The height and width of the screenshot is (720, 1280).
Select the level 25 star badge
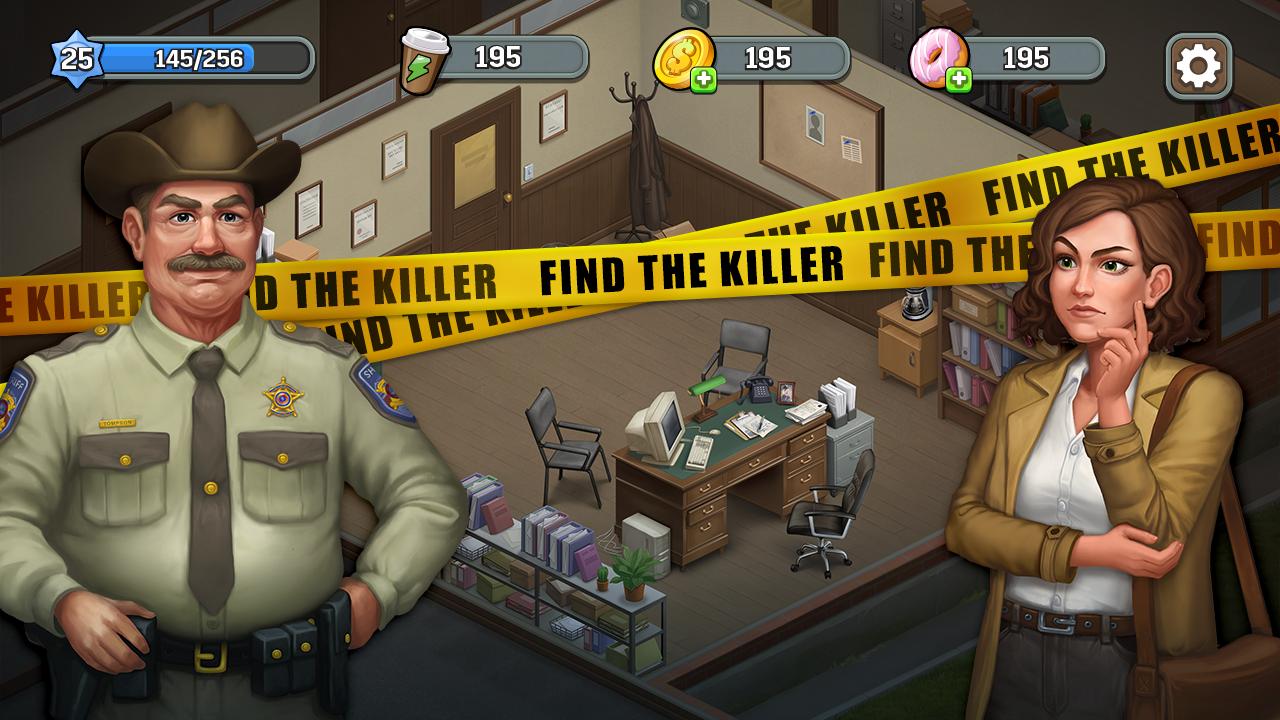pyautogui.click(x=77, y=59)
